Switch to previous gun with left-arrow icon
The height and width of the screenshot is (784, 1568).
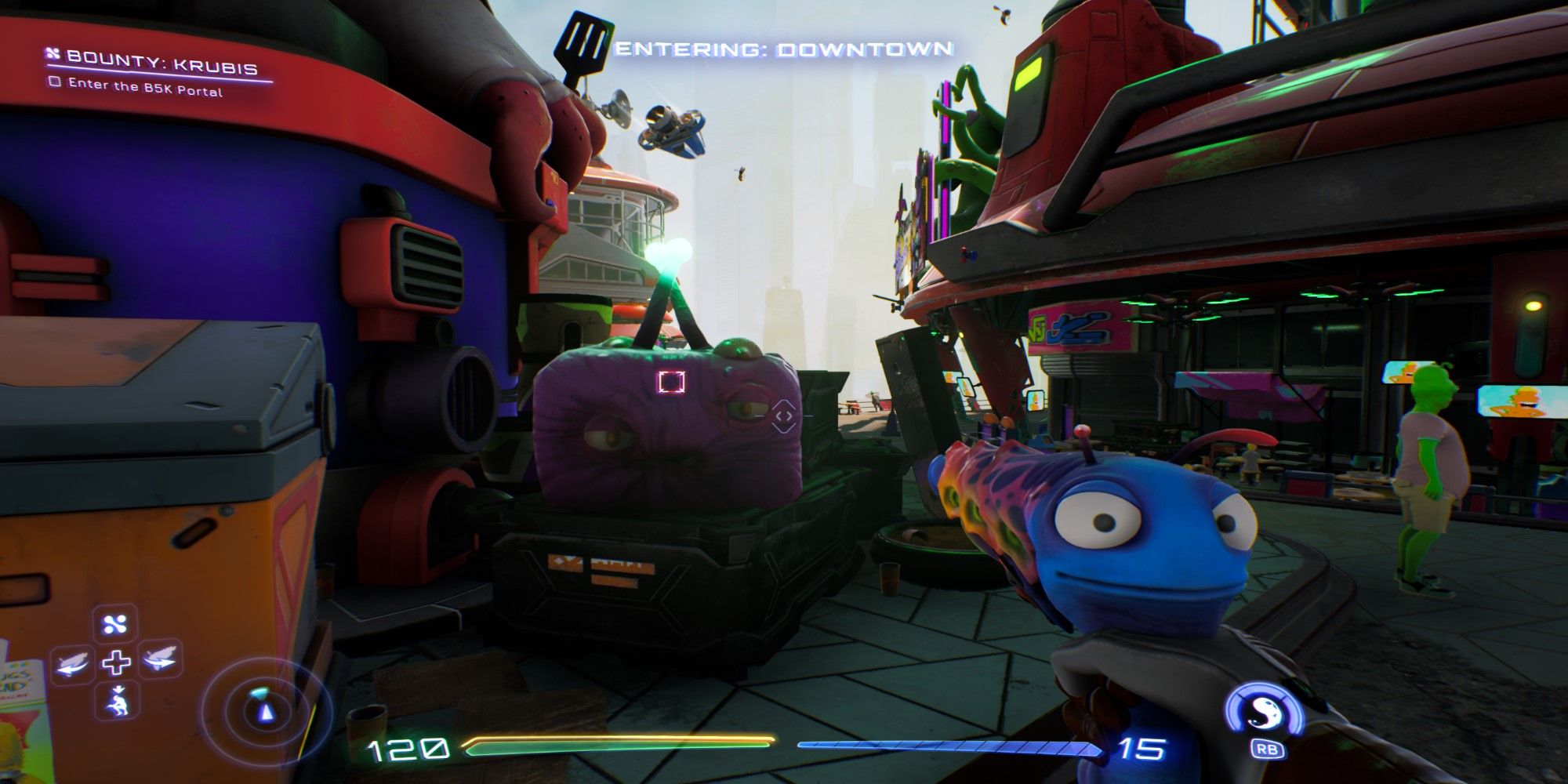pyautogui.click(x=74, y=663)
